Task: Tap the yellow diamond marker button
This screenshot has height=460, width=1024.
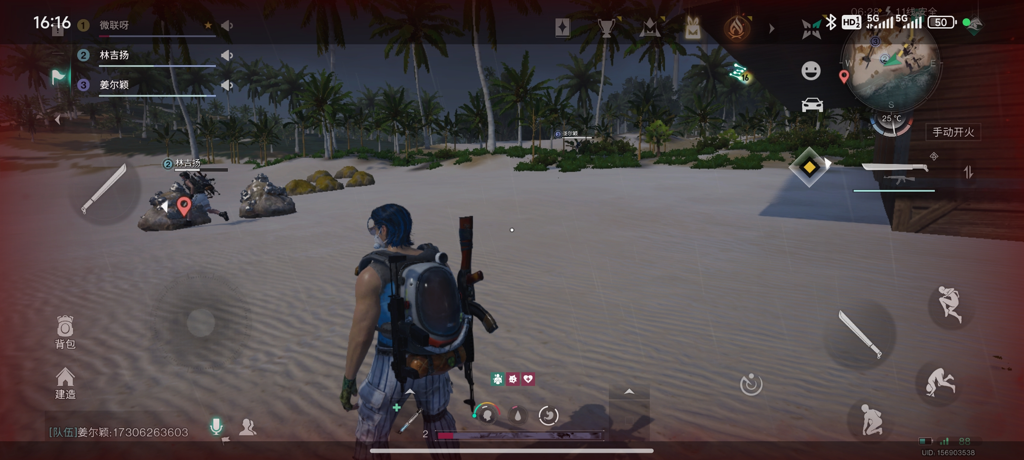Action: [x=808, y=166]
